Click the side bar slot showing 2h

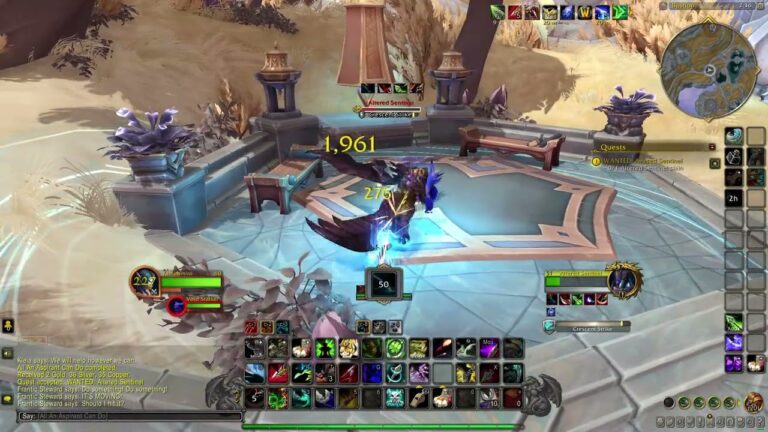tap(734, 198)
